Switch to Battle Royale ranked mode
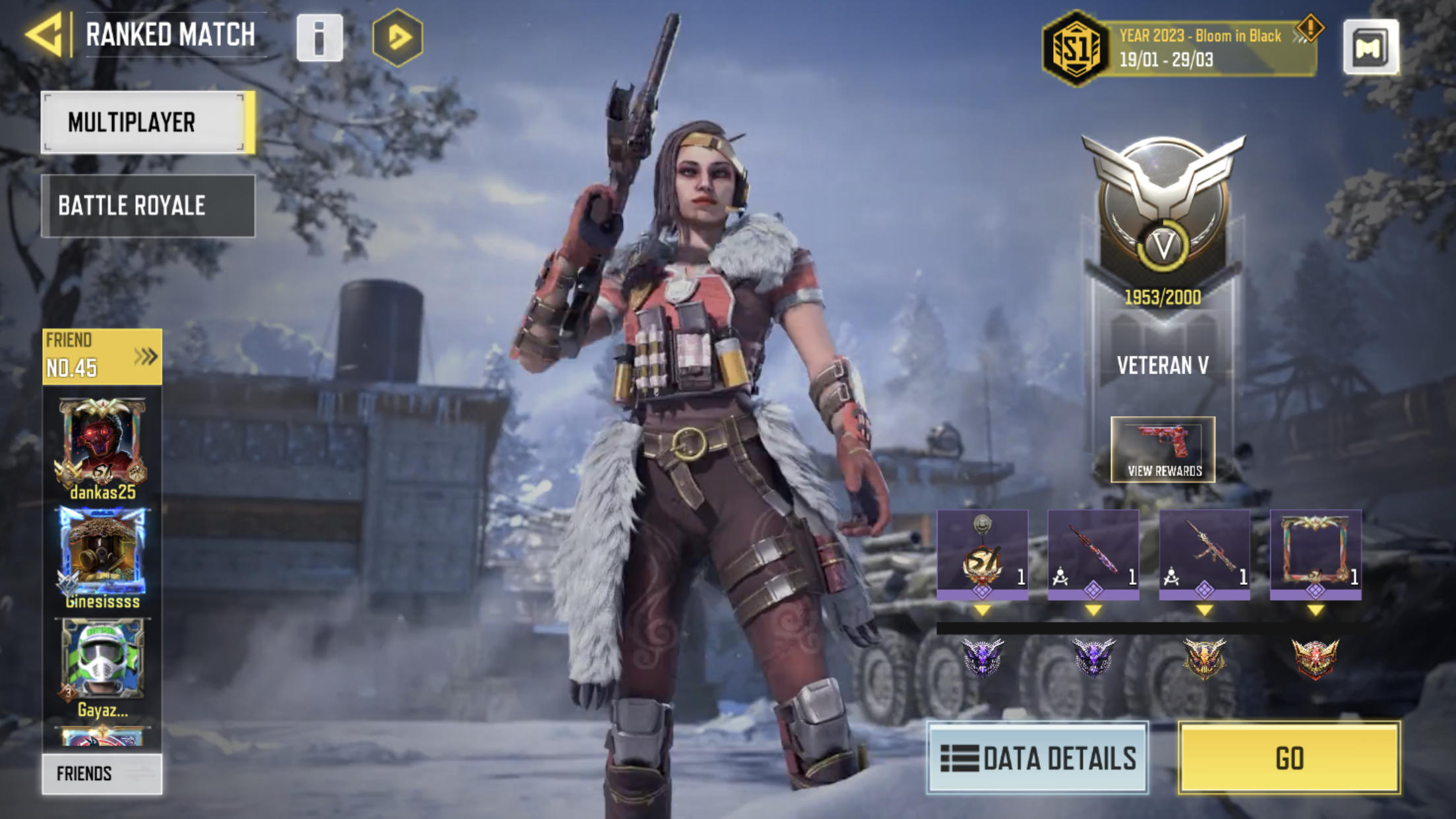1456x819 pixels. [148, 206]
